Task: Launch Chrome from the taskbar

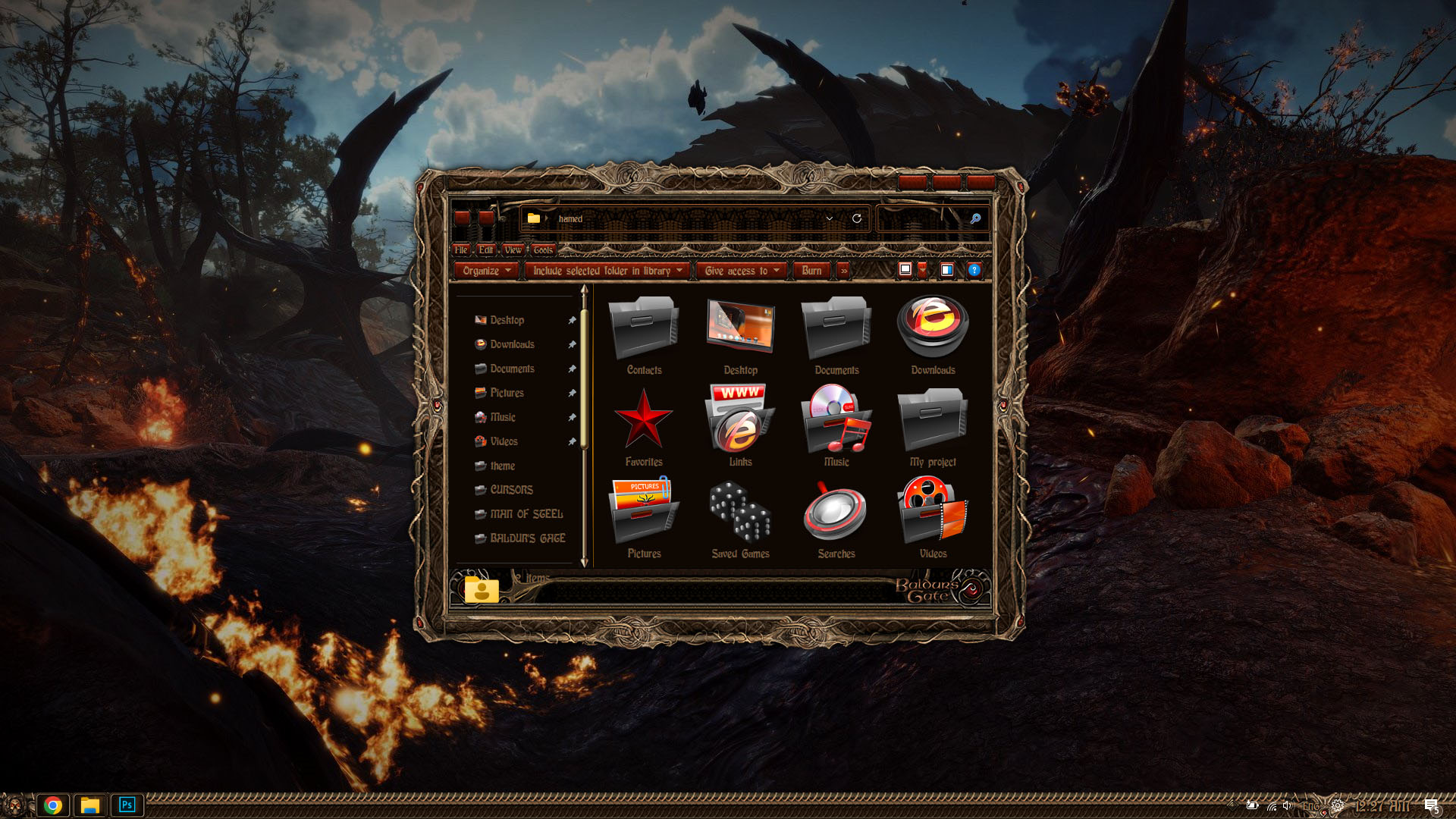Action: [53, 805]
